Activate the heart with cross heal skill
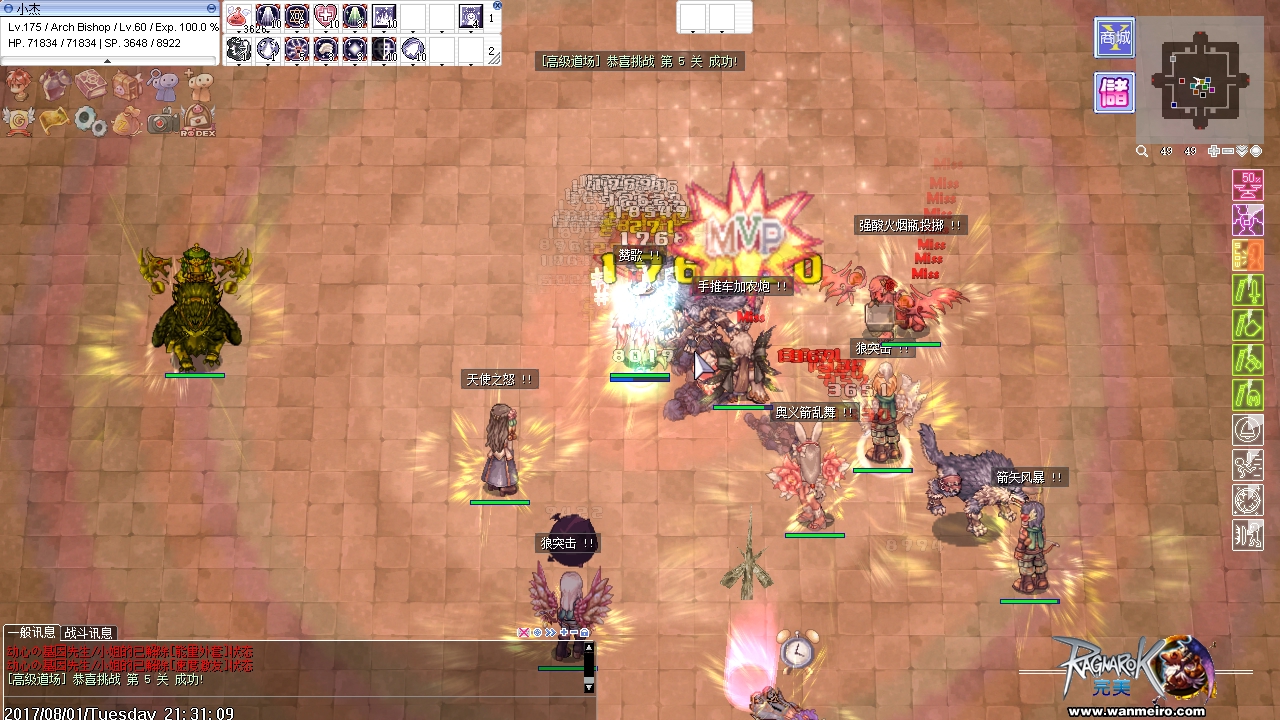Viewport: 1280px width, 720px height. pyautogui.click(x=325, y=16)
